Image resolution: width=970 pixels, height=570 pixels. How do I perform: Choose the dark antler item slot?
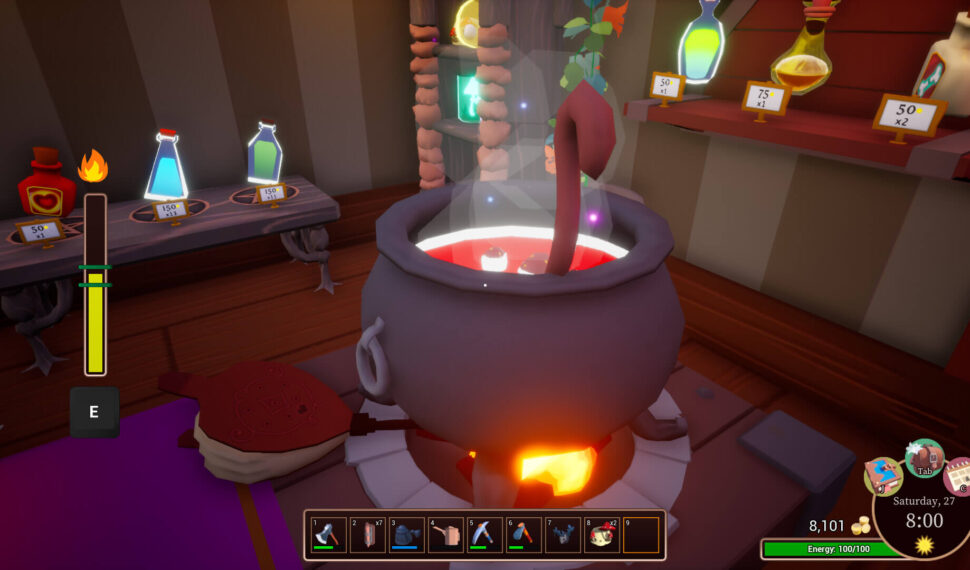(x=563, y=535)
